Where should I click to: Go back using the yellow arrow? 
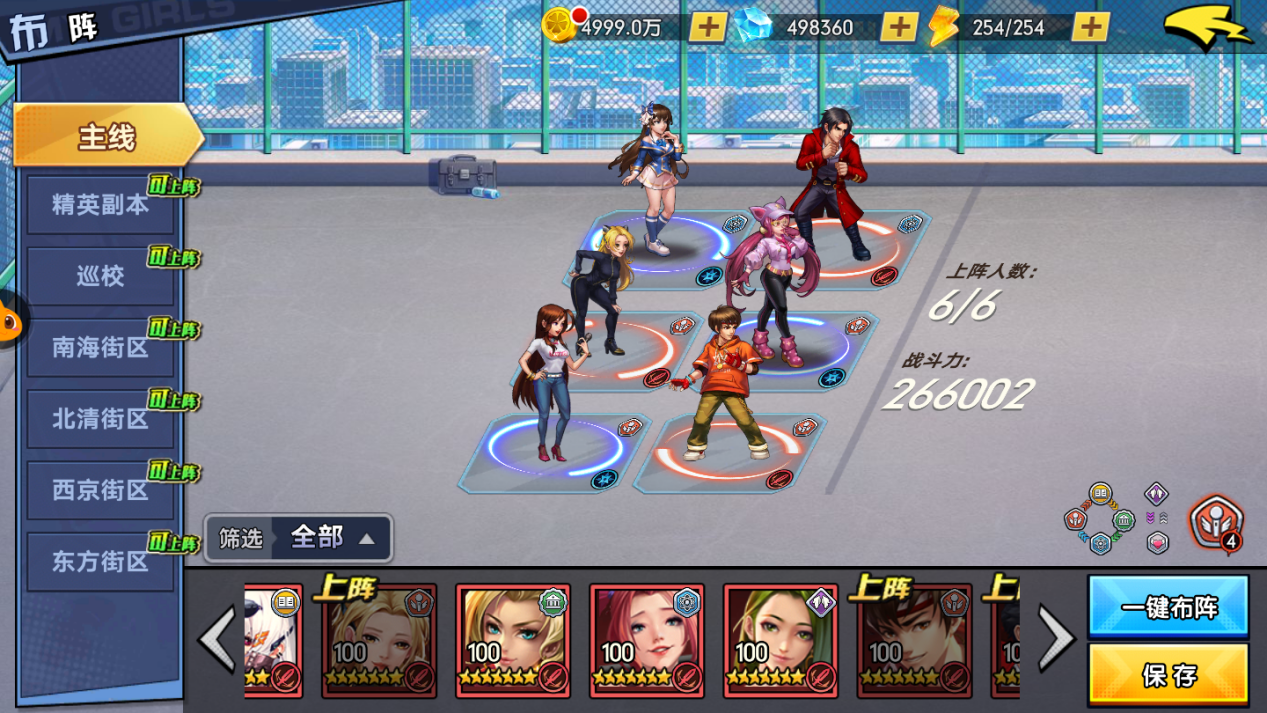1207,28
